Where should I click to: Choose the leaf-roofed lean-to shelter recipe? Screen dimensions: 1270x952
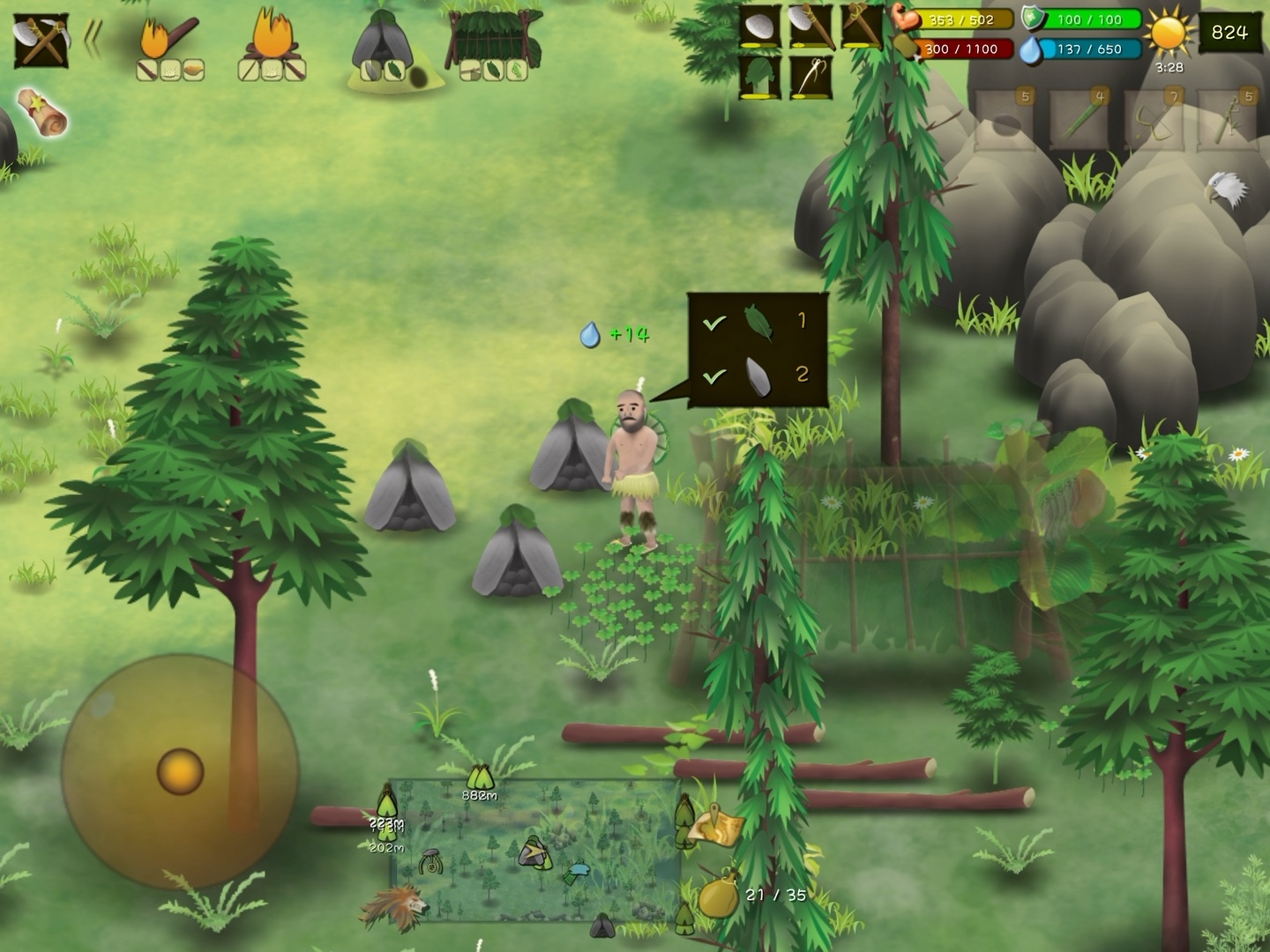tap(492, 46)
